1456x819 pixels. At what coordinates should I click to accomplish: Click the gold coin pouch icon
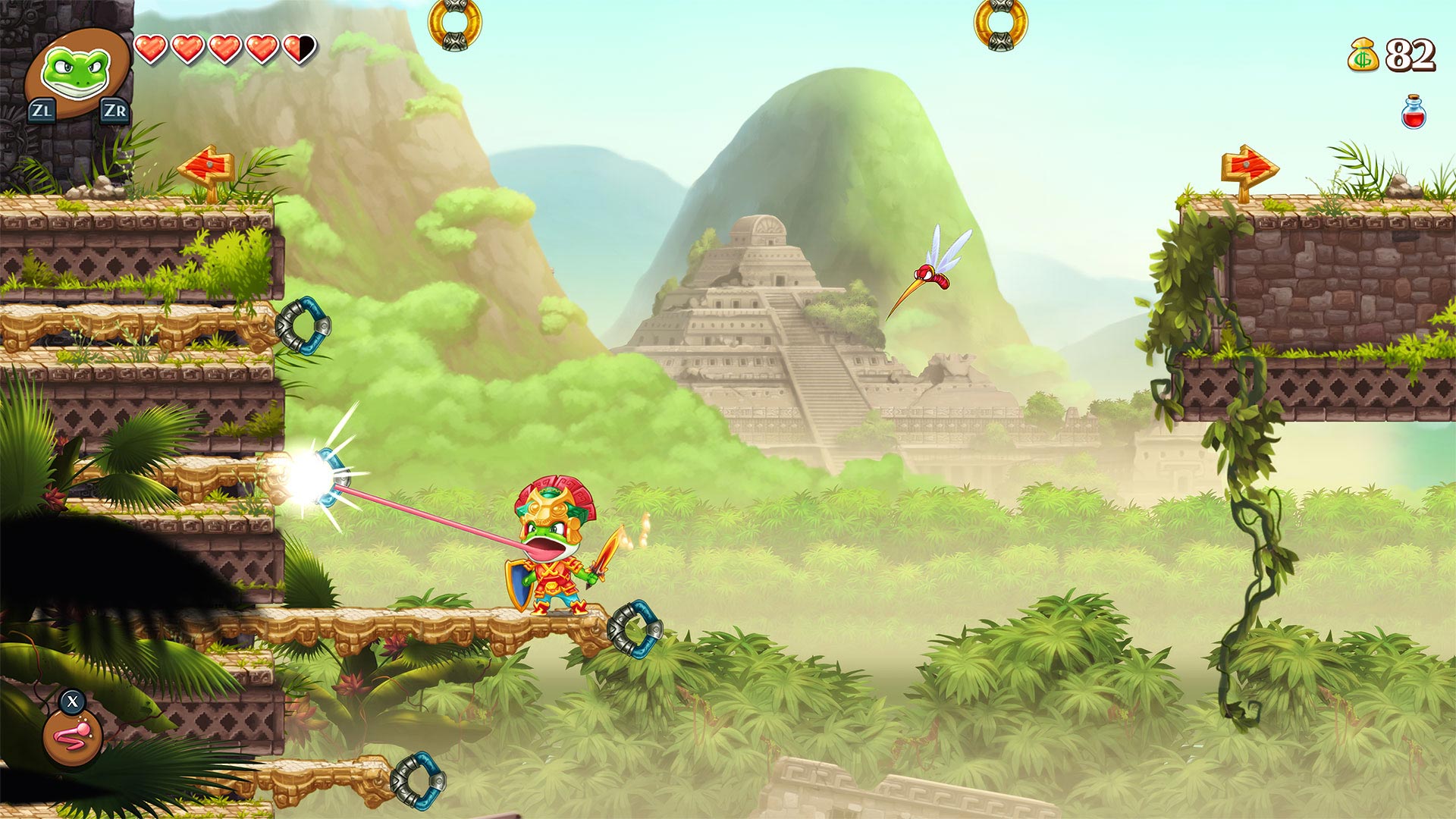coord(1362,55)
